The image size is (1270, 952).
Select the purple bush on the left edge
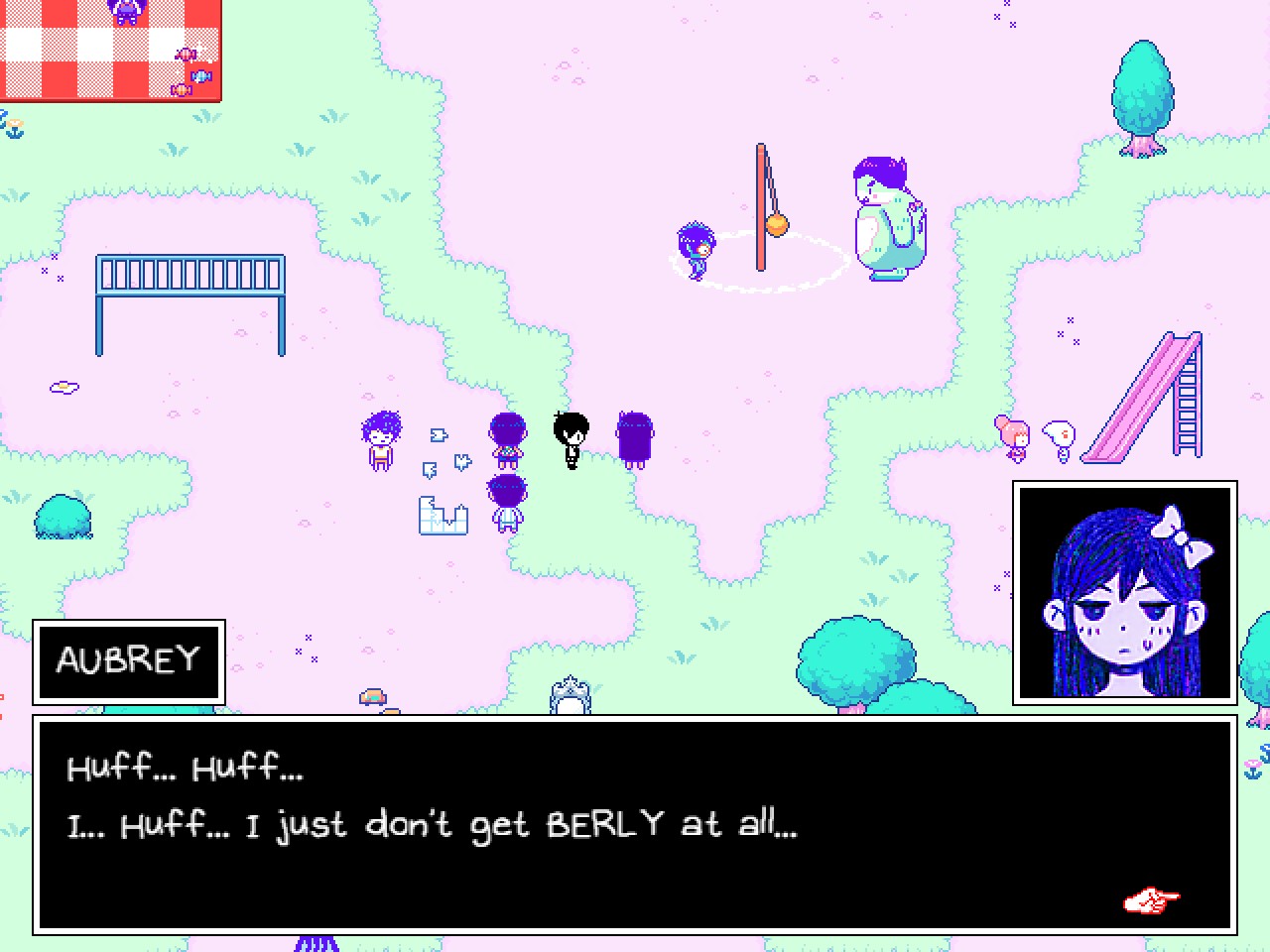(x=63, y=516)
